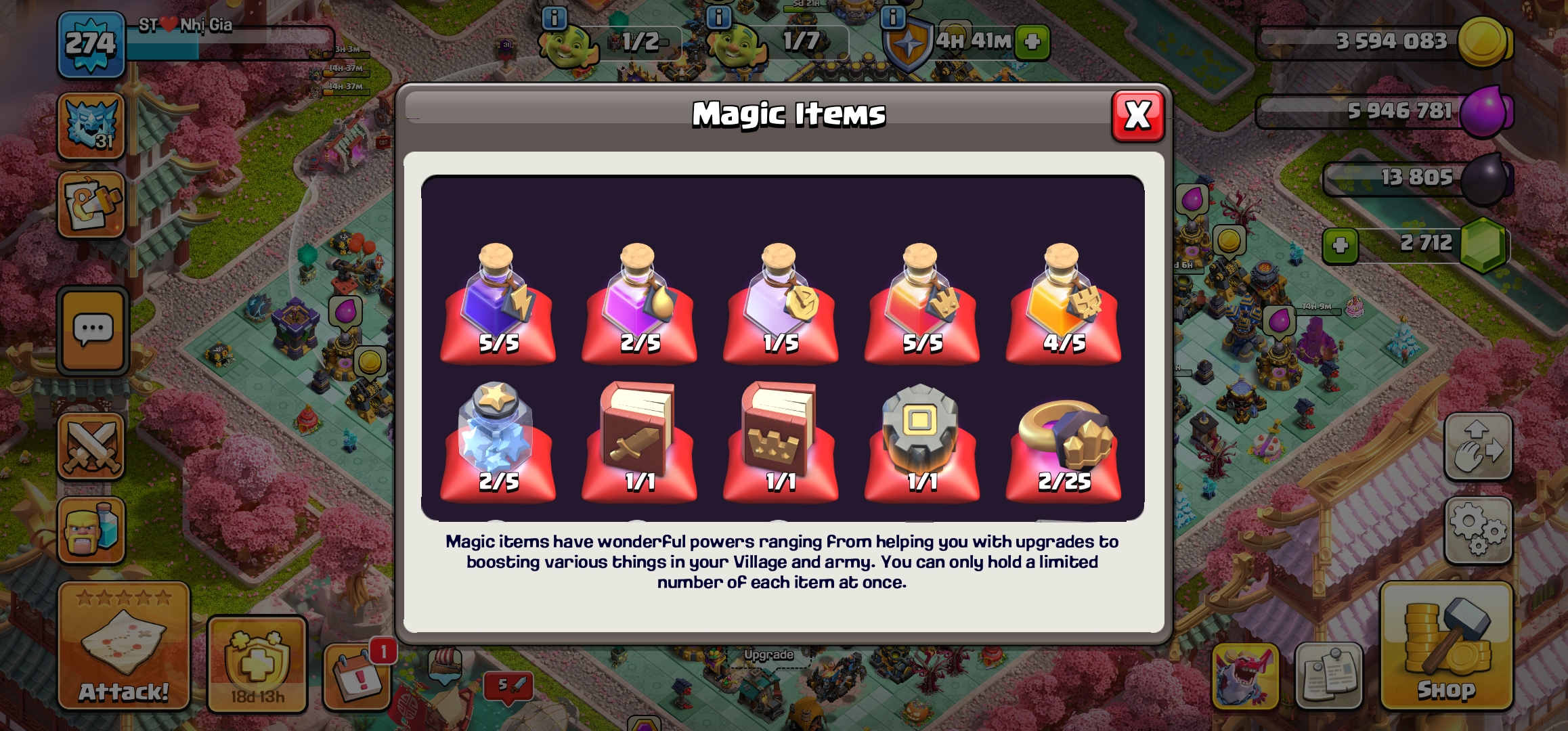
Task: Start an attack with the Attack! button
Action: [123, 646]
